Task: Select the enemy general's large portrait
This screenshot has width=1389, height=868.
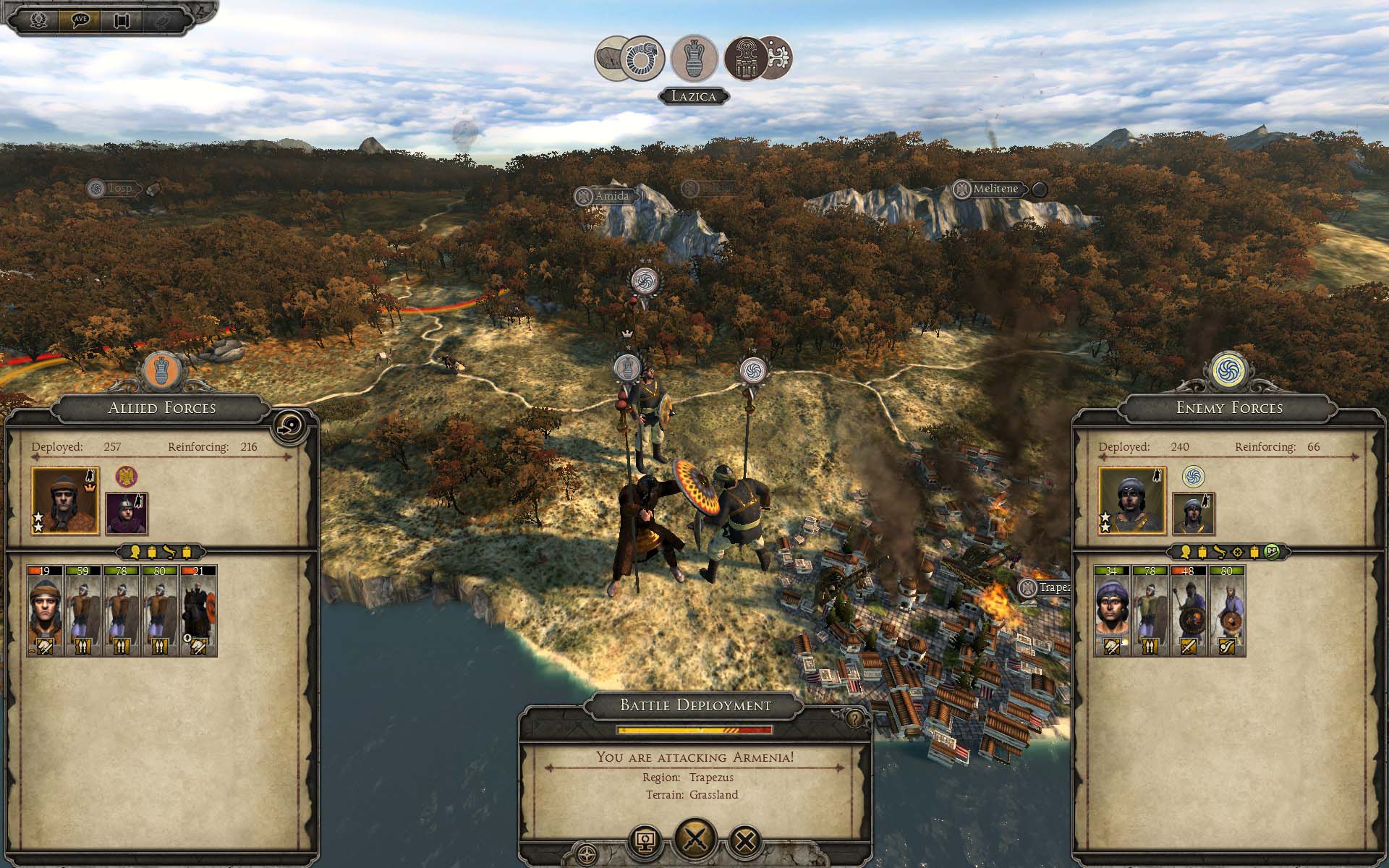Action: [x=1132, y=501]
